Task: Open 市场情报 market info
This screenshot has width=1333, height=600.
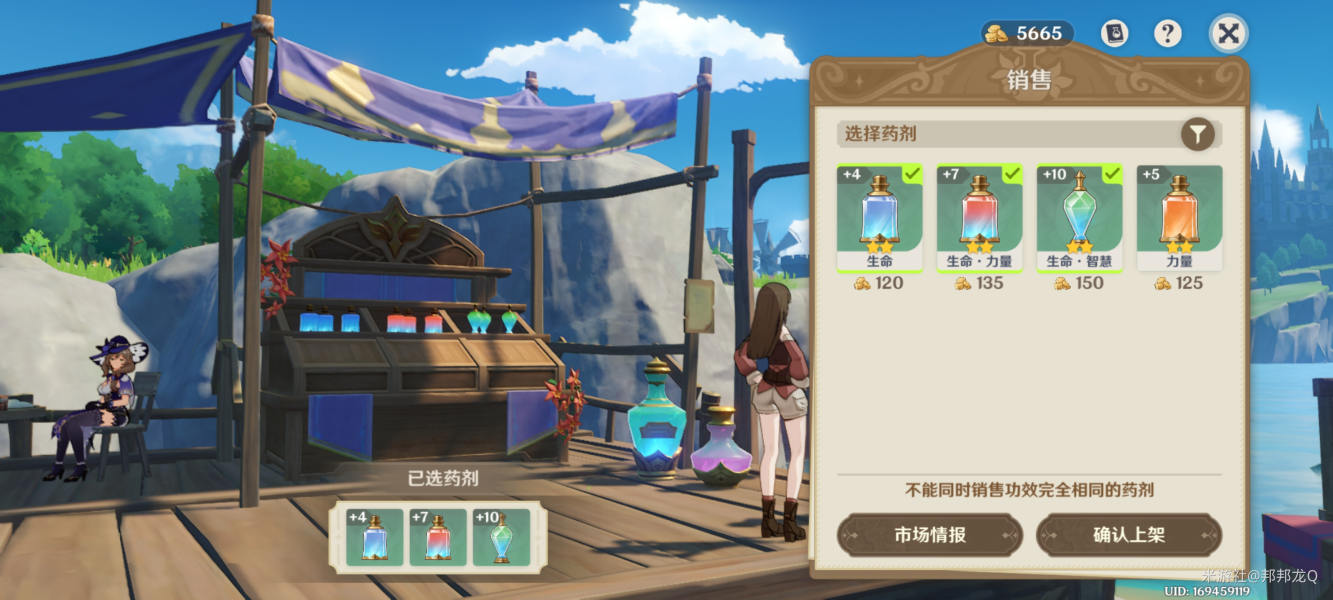Action: tap(930, 535)
